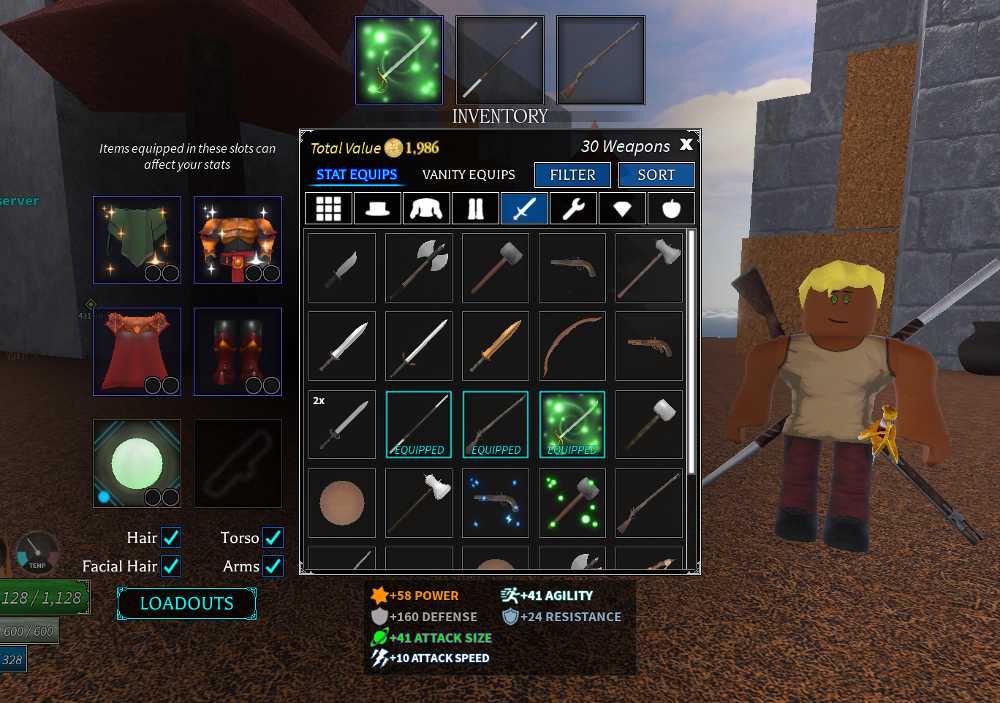1000x703 pixels.
Task: Select the red boots equipment slot
Action: click(237, 351)
